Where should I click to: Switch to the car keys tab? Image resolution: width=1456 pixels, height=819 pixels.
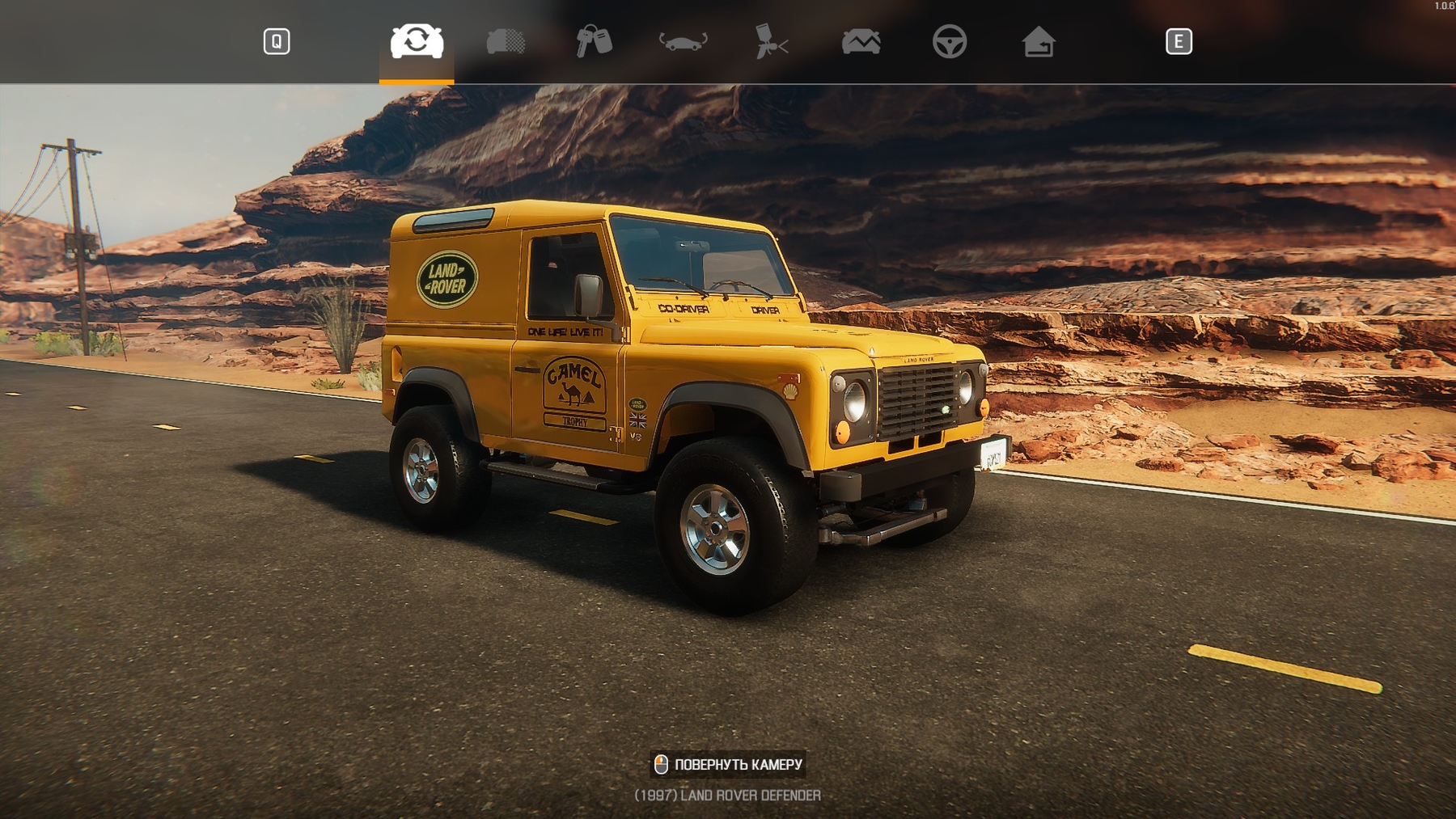click(594, 41)
